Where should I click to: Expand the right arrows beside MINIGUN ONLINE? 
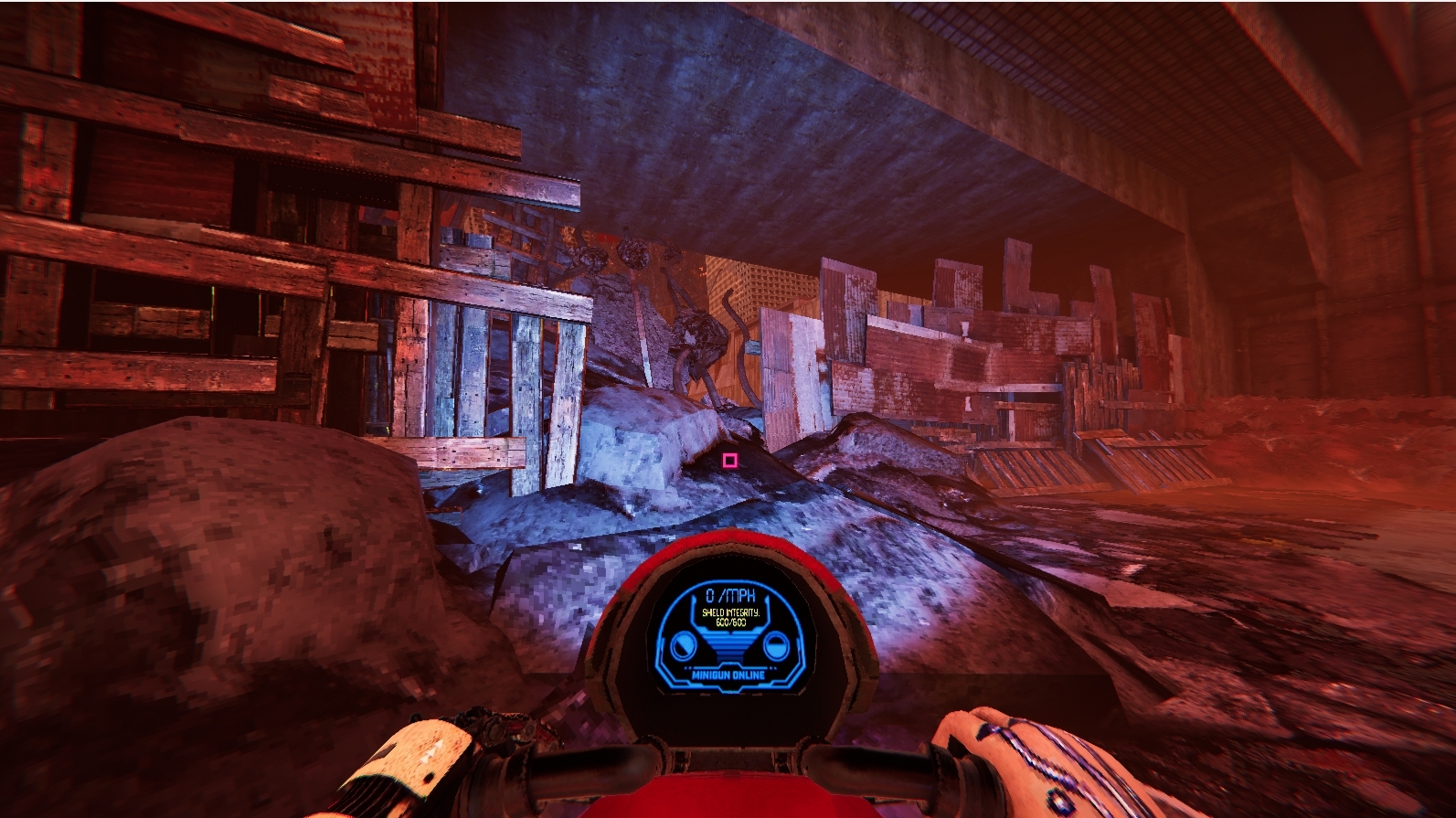point(773,668)
